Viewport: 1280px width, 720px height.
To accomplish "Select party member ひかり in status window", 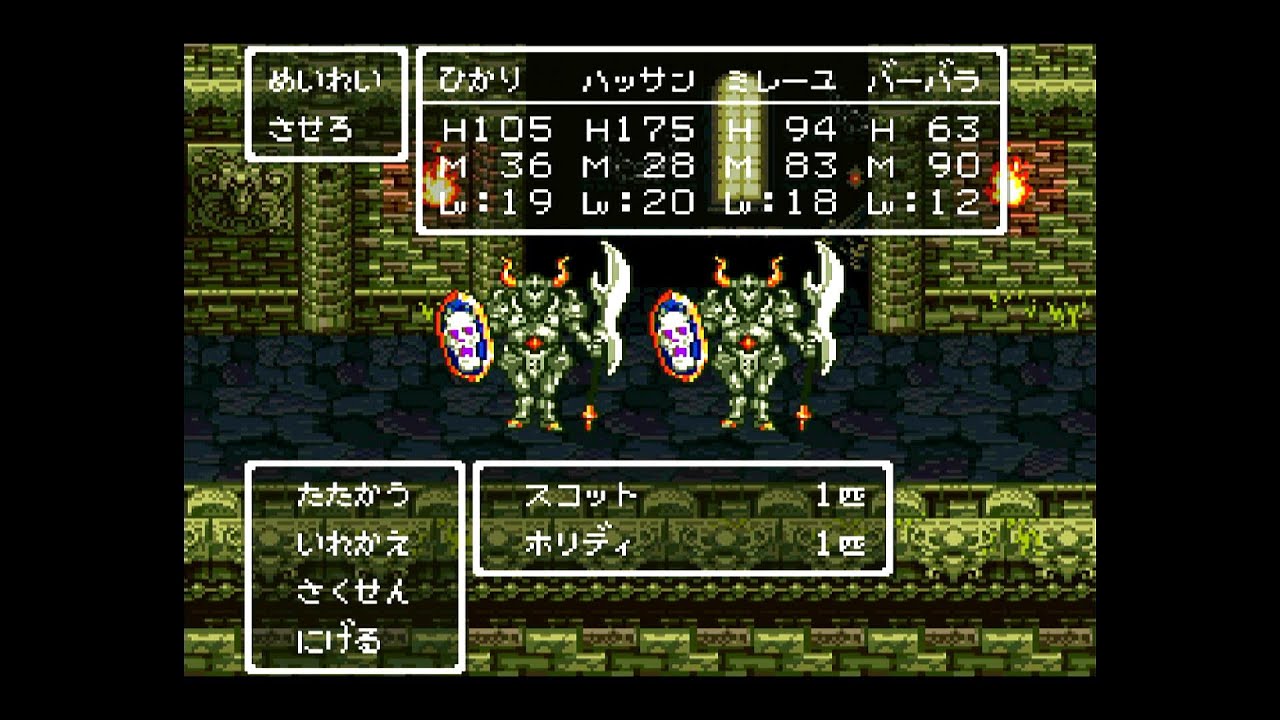I will tap(481, 81).
